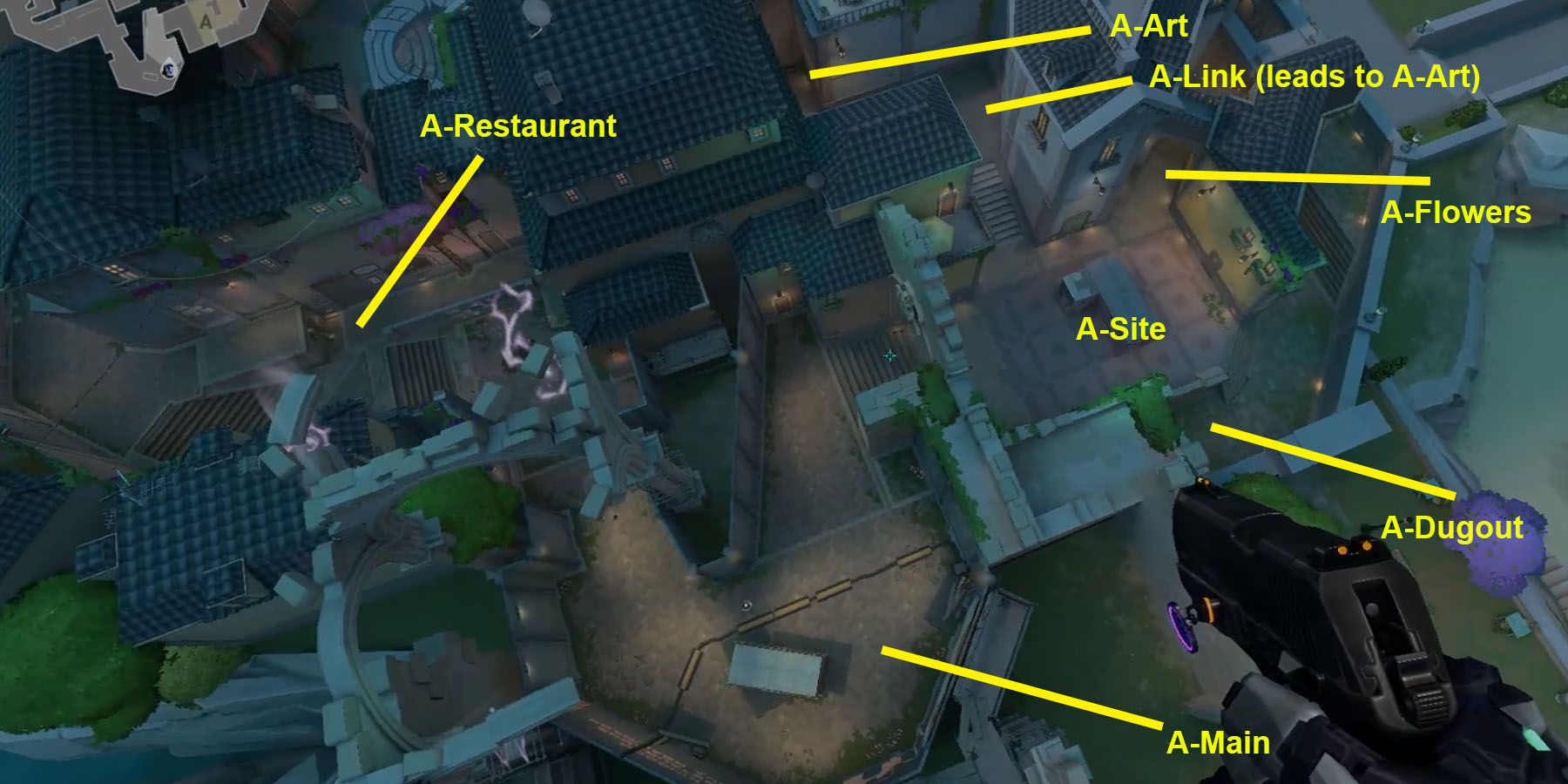1568x784 pixels.
Task: Click the teal crosshair at screen center
Action: (889, 355)
